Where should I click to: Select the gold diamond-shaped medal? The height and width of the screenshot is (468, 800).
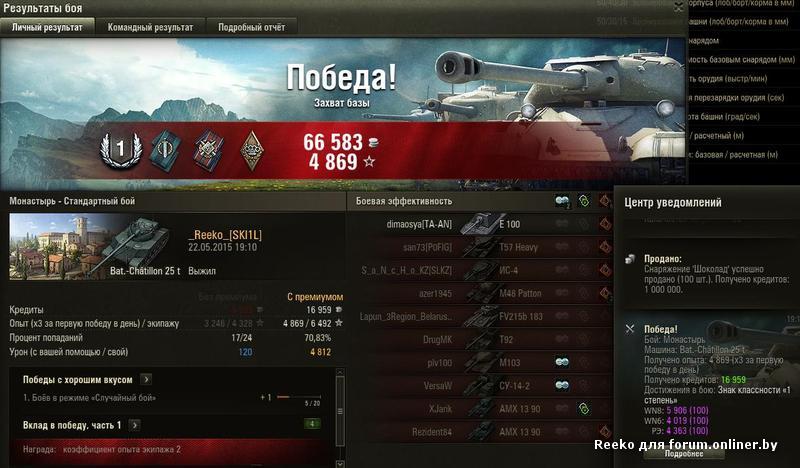point(252,149)
